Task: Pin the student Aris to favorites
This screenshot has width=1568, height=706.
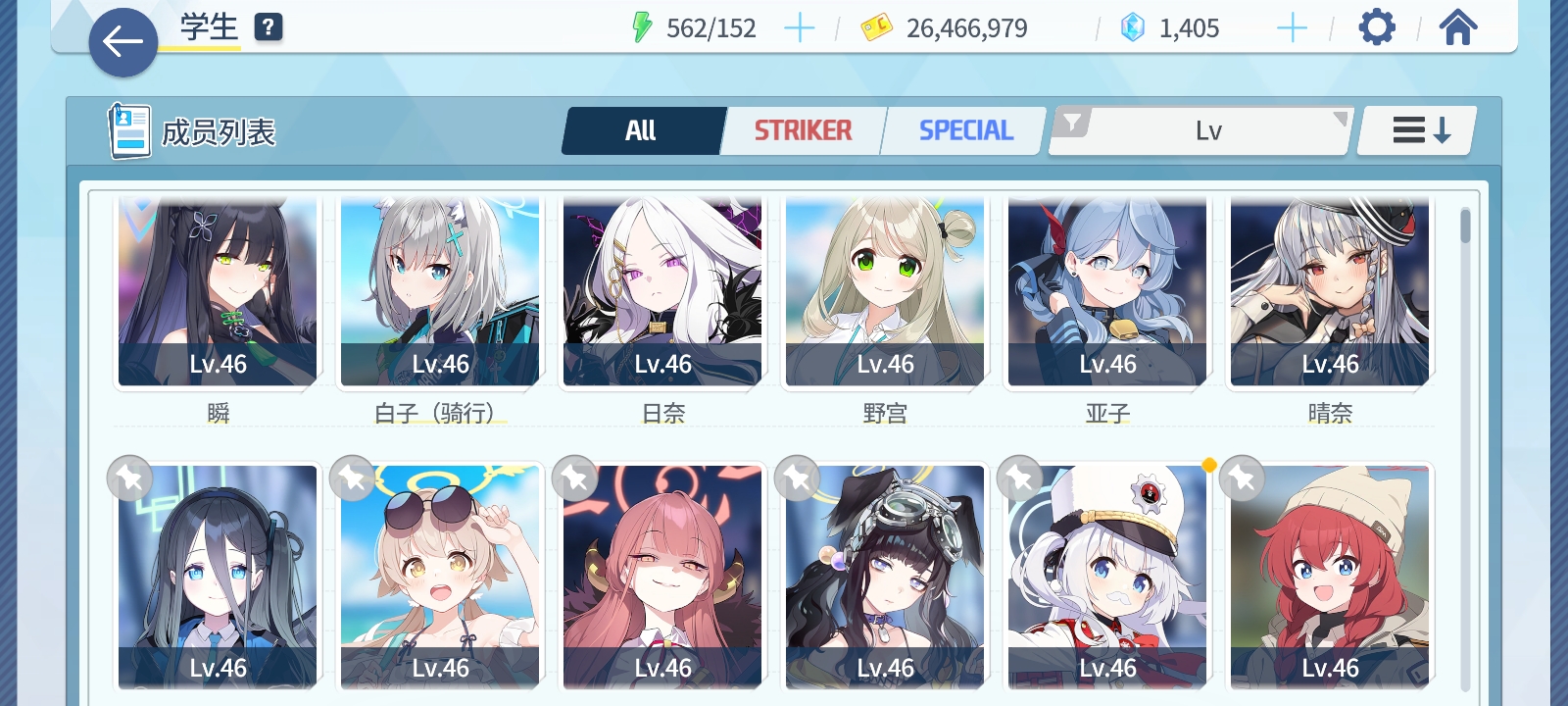Action: 129,479
